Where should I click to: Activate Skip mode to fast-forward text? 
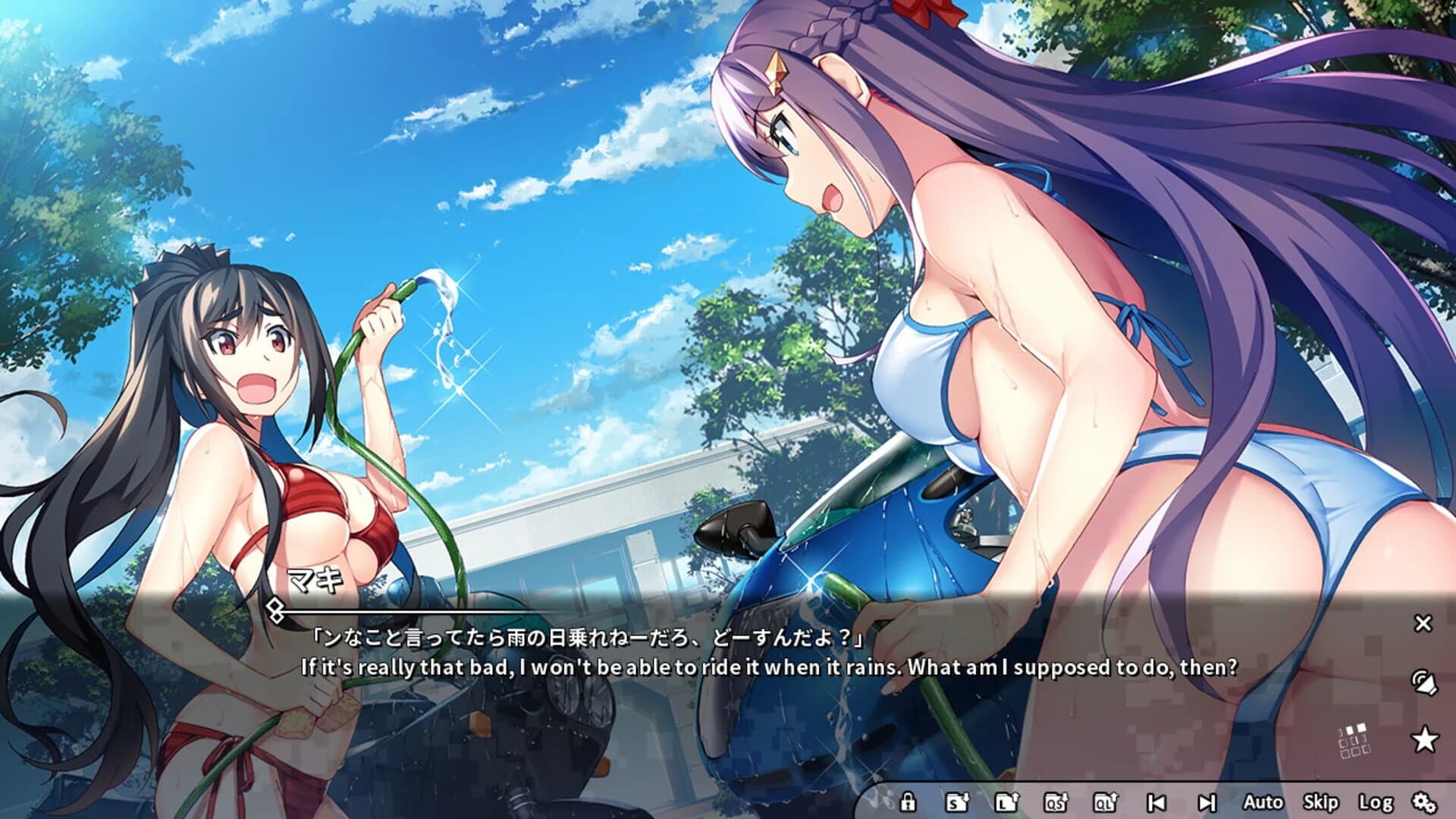pyautogui.click(x=1320, y=802)
